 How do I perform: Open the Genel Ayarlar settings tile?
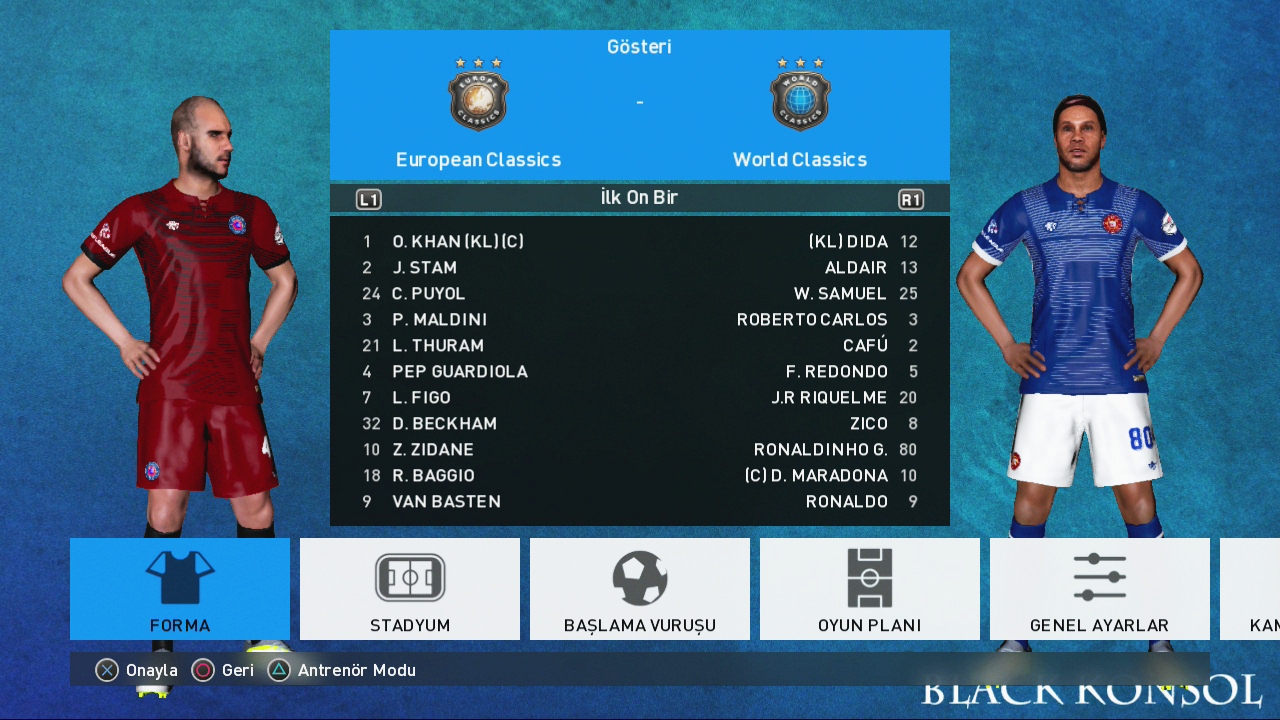pyautogui.click(x=1099, y=589)
